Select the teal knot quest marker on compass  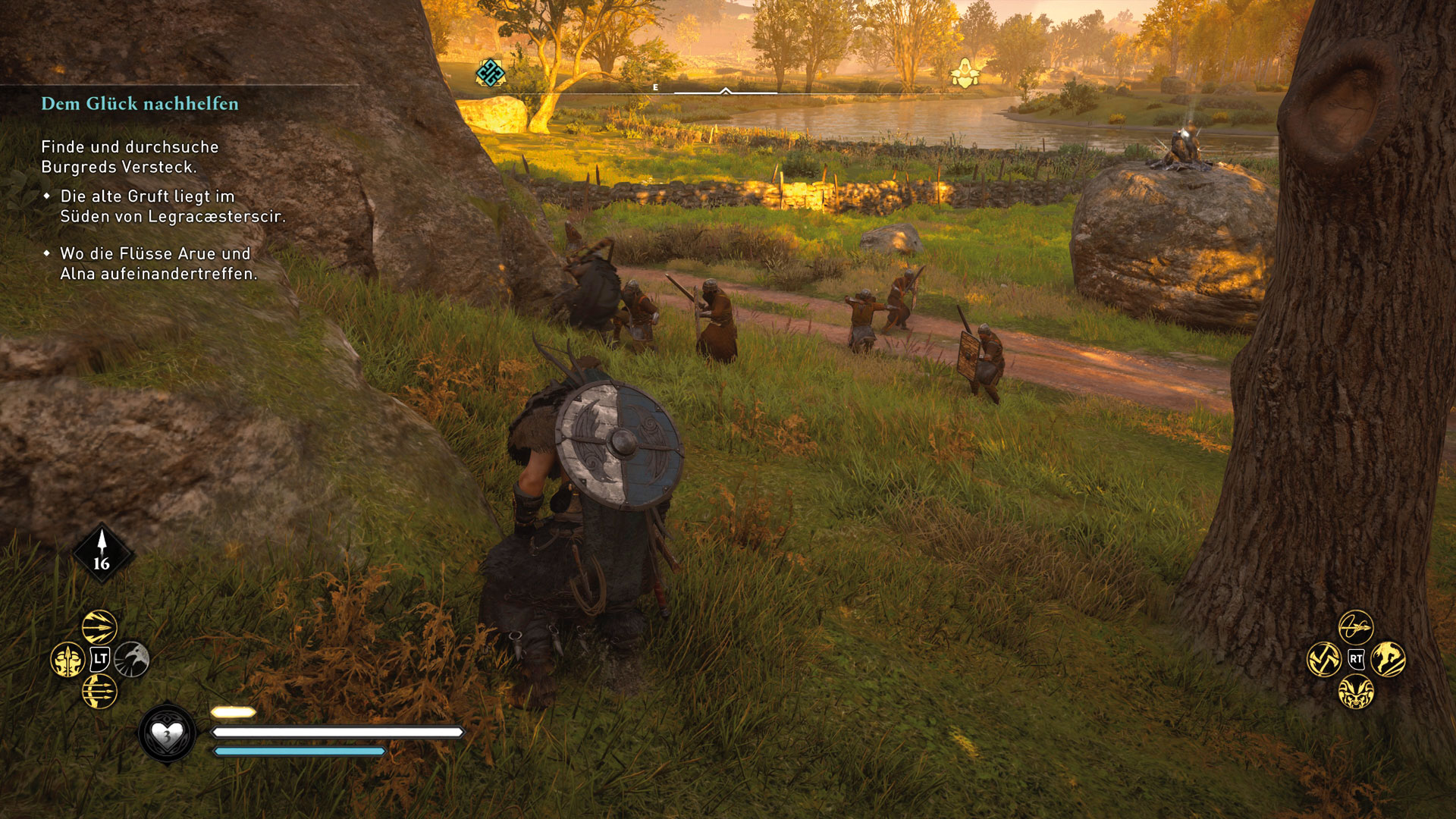coord(490,74)
